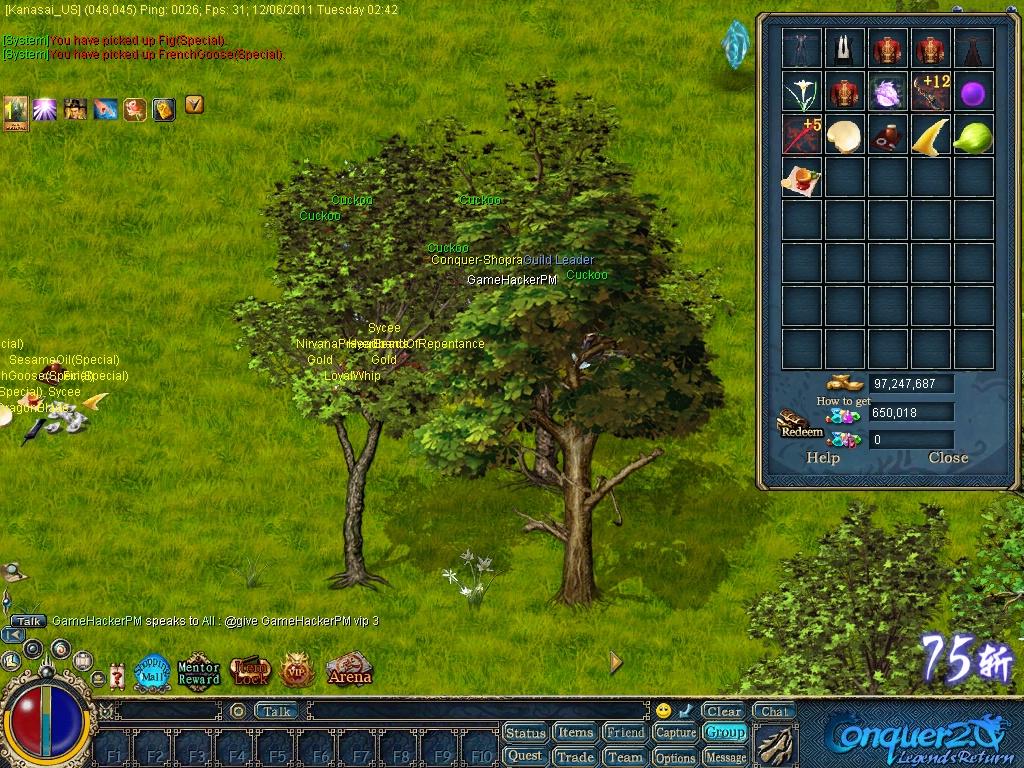Screen dimensions: 1024x768
Task: Clear the chat with Clear button
Action: pos(723,712)
